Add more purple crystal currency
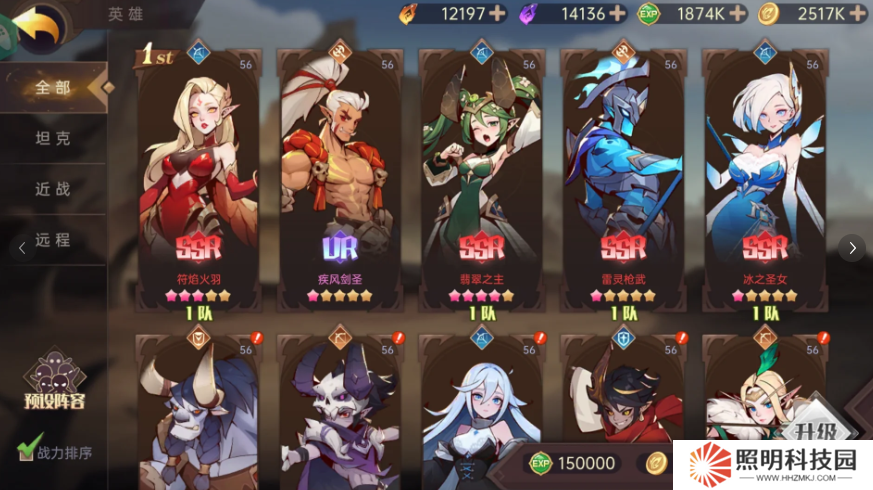The image size is (873, 490). pos(617,14)
